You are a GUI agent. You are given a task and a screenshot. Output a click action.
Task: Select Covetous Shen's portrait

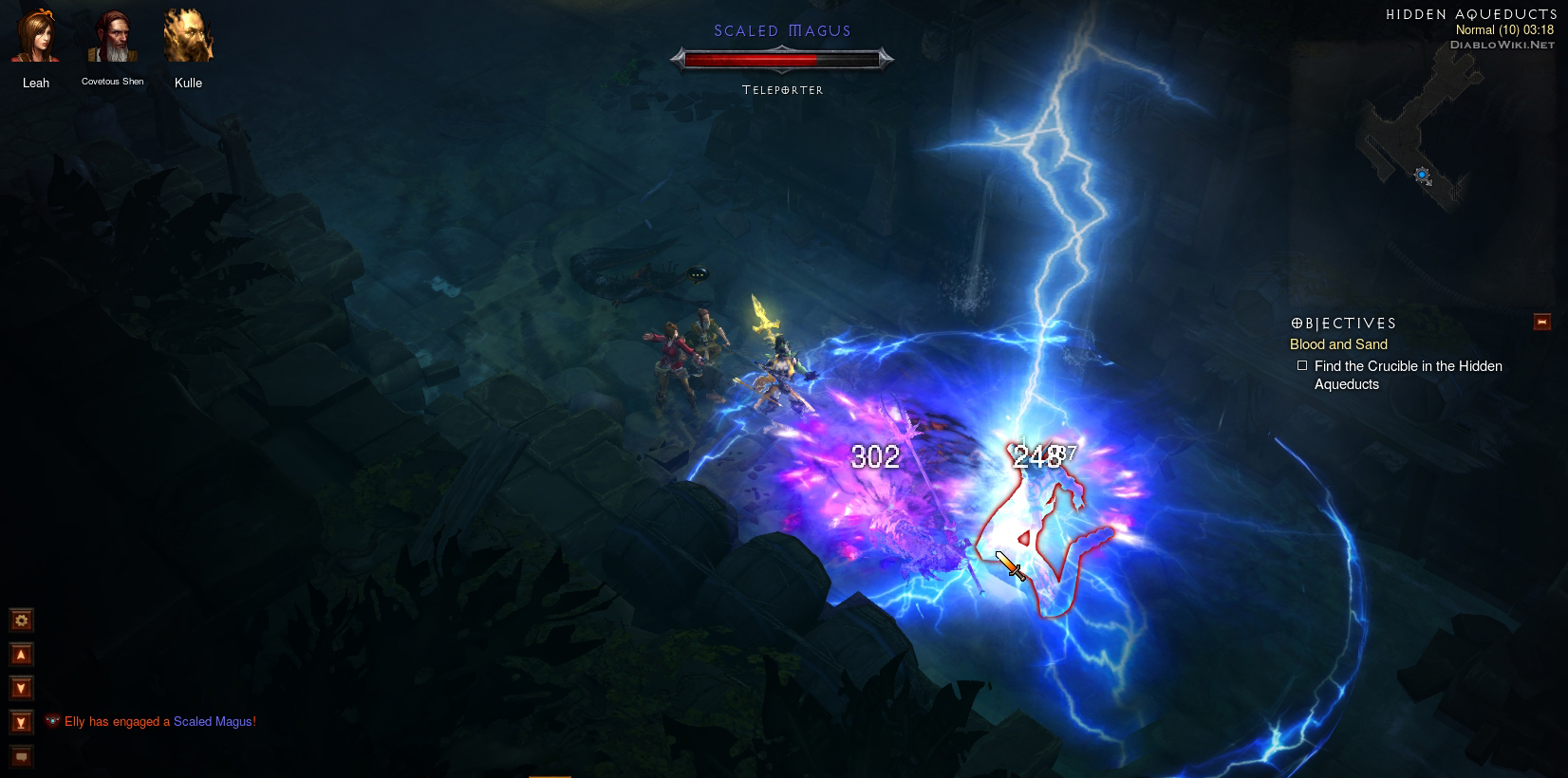click(112, 38)
